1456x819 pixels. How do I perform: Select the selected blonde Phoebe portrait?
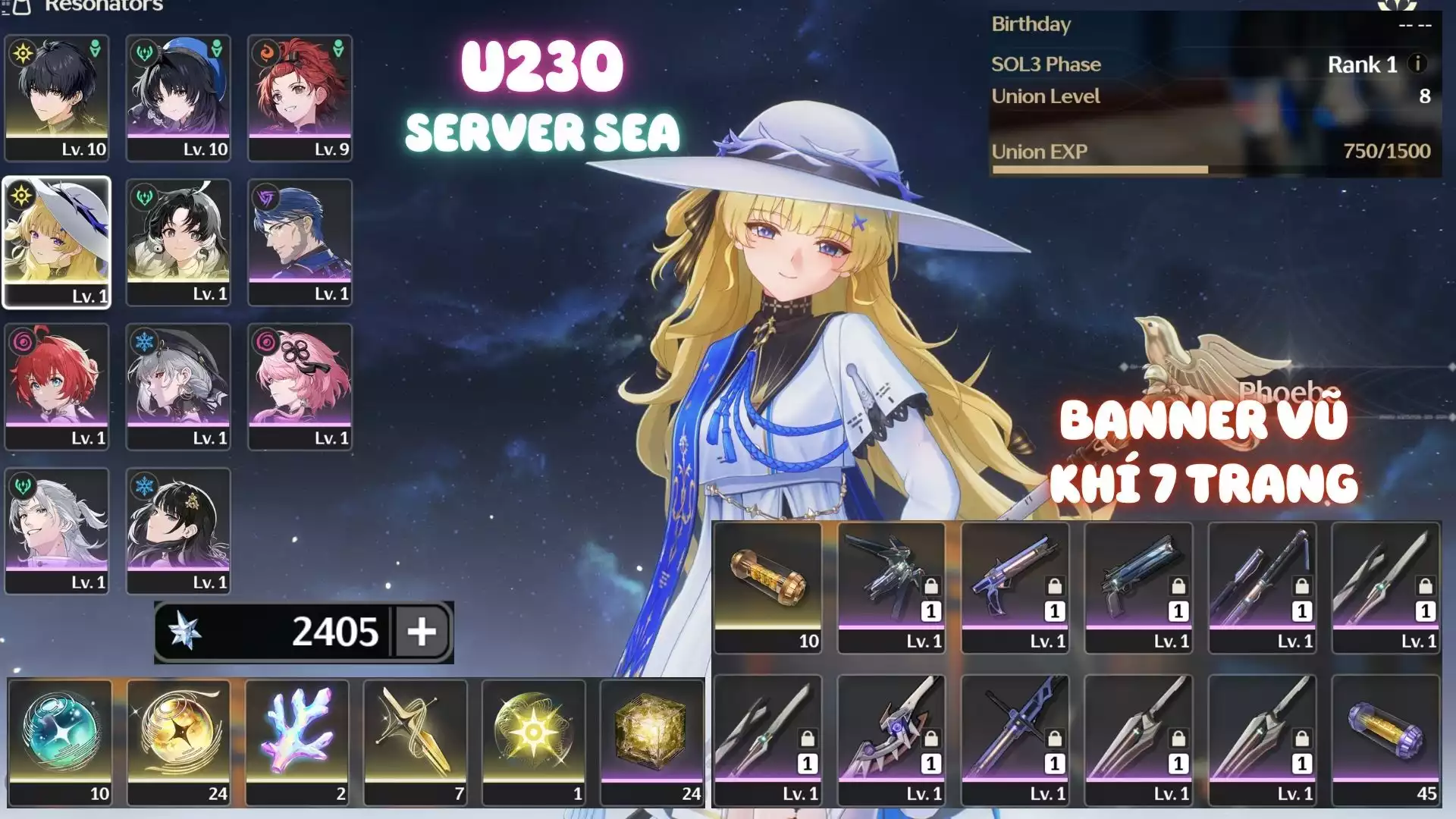click(57, 241)
